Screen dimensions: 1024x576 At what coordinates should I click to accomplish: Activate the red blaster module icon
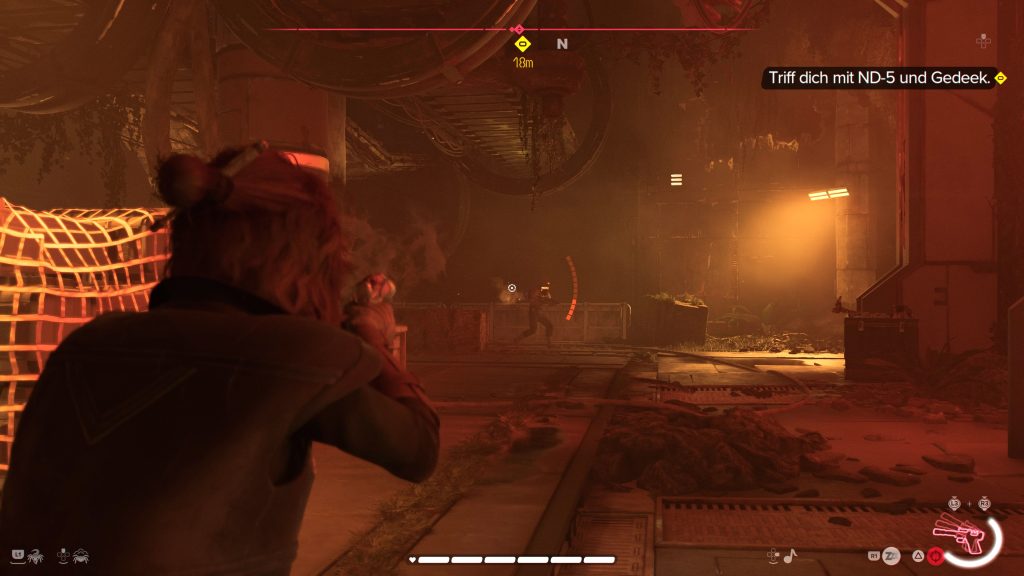[x=936, y=554]
